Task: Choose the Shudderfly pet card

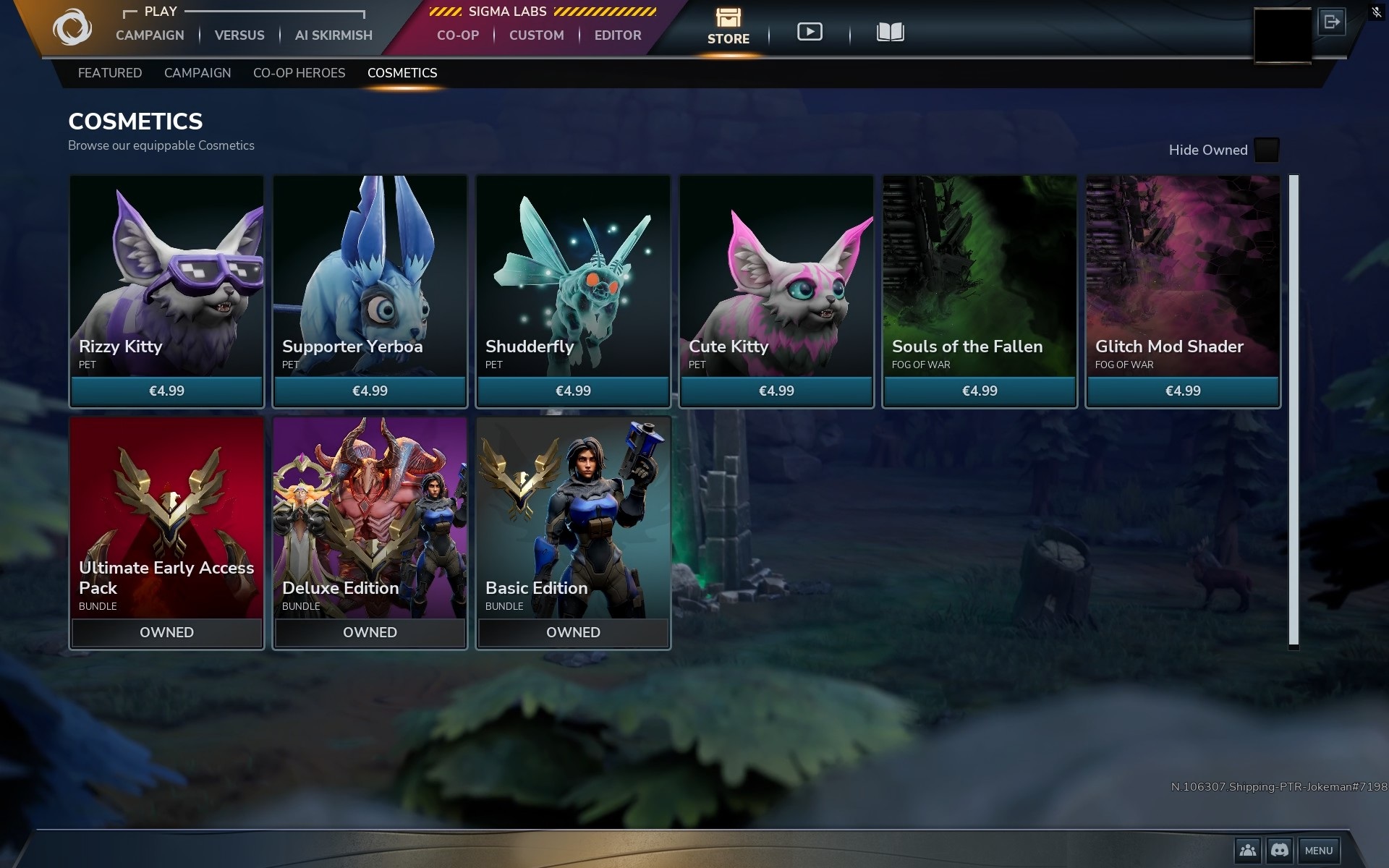Action: (x=573, y=289)
